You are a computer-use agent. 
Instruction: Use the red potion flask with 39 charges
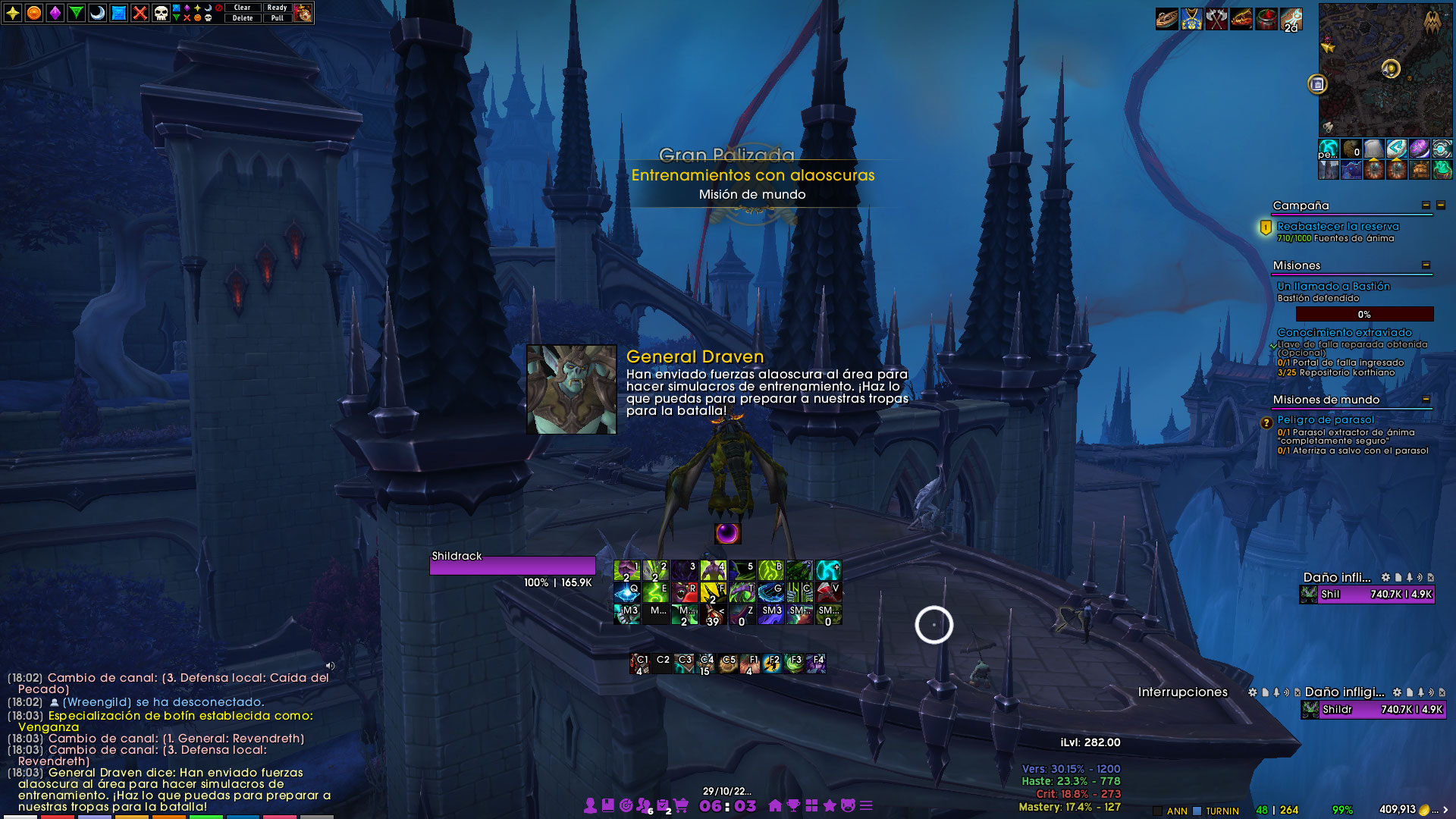coord(713,613)
